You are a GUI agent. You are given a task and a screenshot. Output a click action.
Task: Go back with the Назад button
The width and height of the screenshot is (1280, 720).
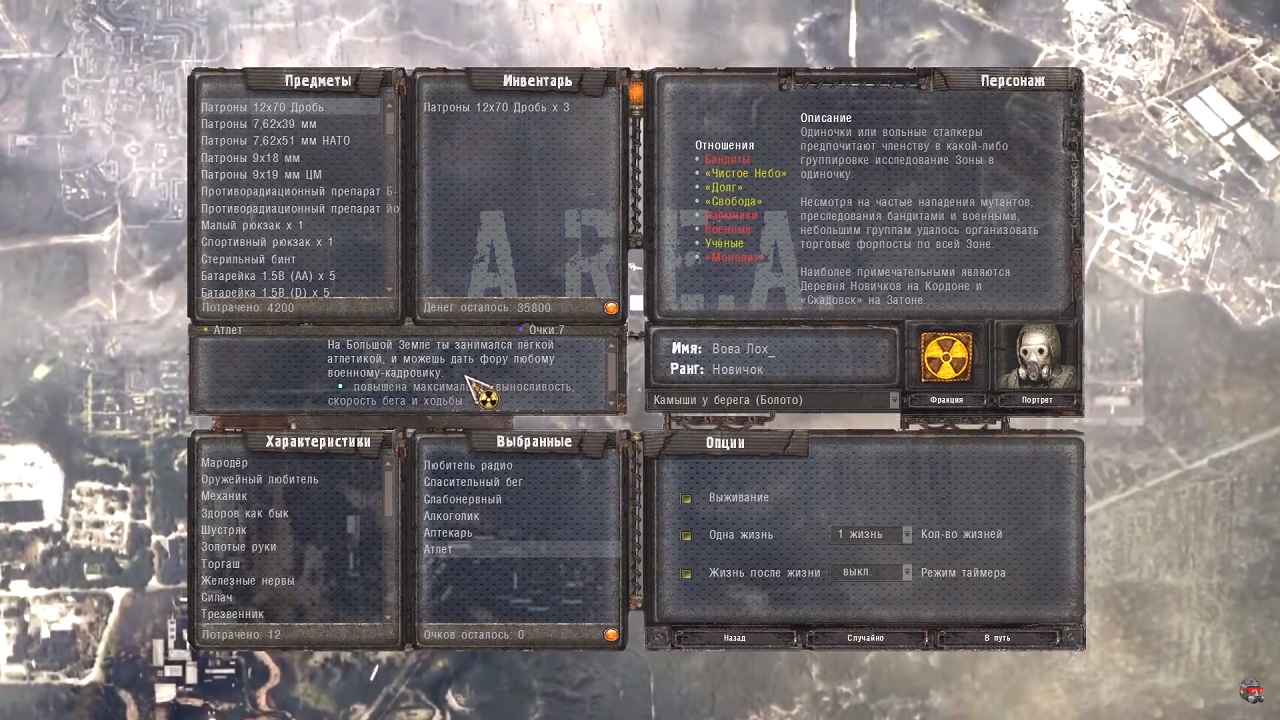tap(734, 637)
